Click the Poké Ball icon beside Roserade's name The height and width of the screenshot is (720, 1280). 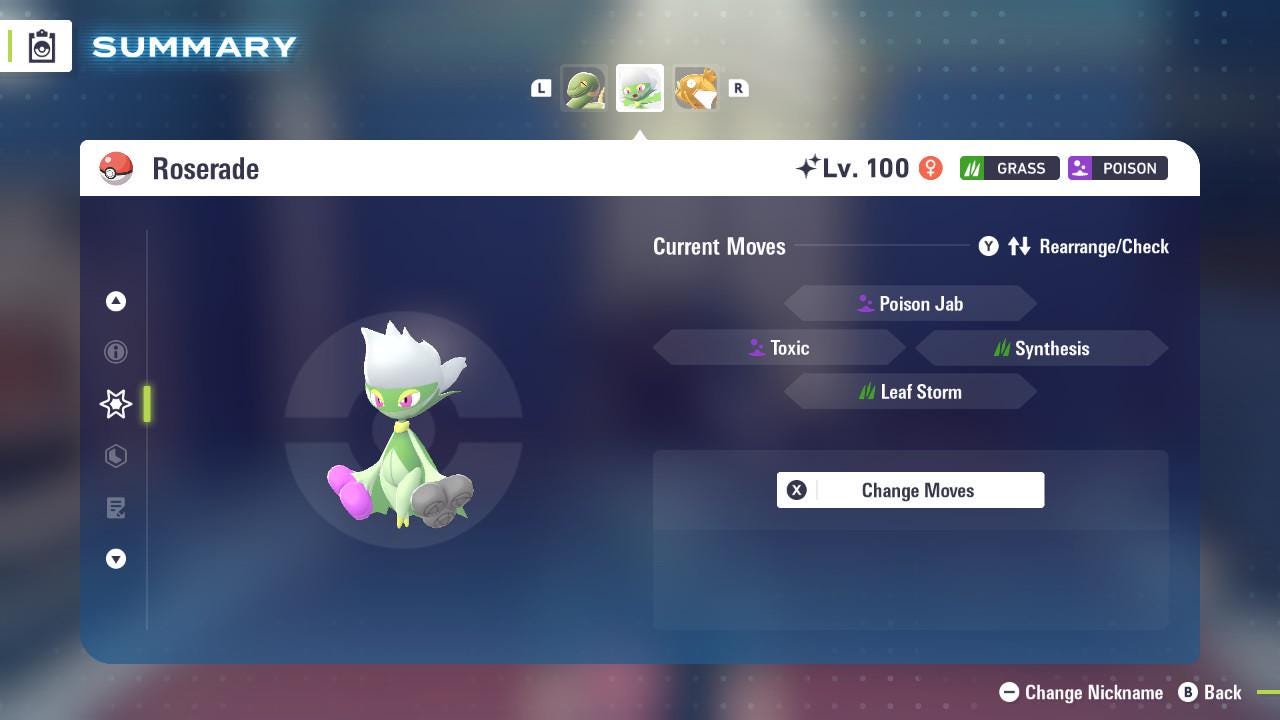click(116, 168)
